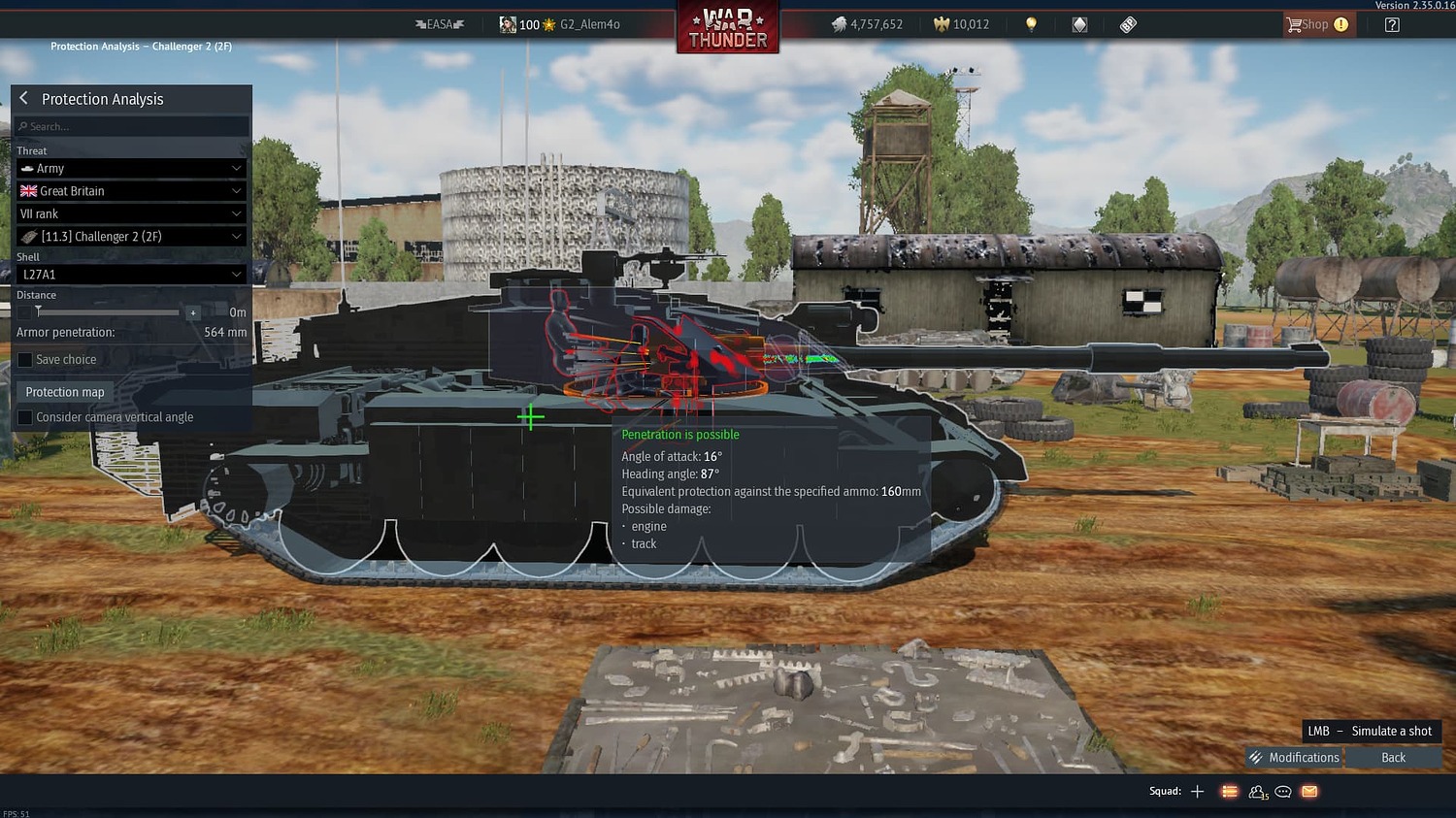Enable the Save choice checkbox

tap(23, 359)
